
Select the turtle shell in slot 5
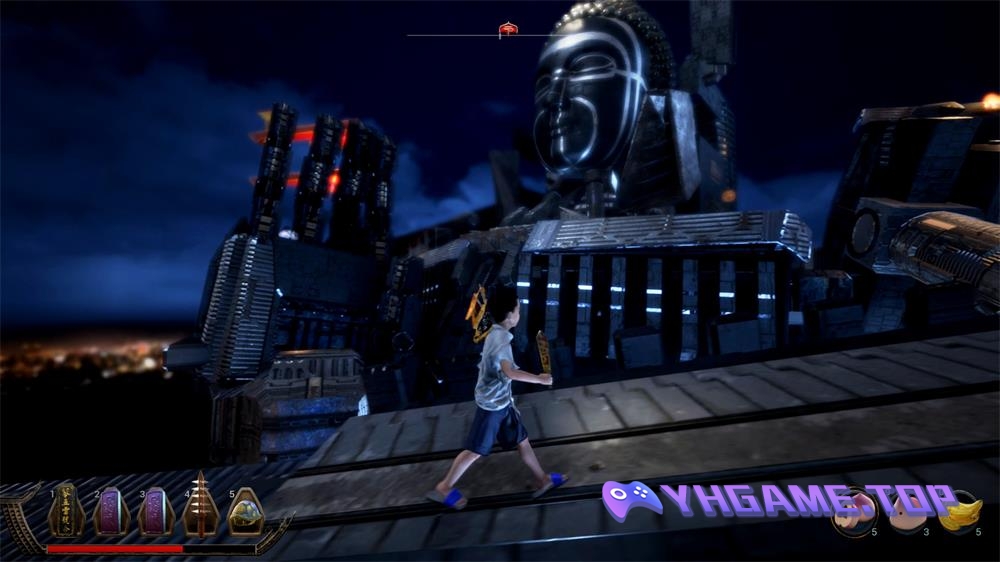245,512
